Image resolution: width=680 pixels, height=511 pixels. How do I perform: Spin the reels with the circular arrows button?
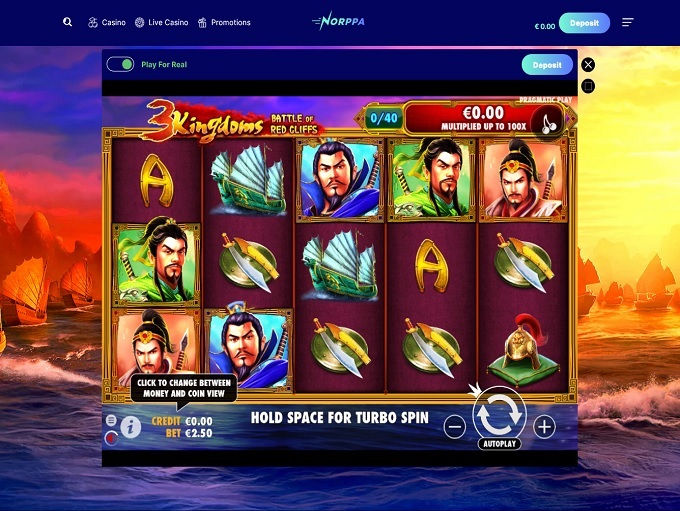[x=499, y=414]
